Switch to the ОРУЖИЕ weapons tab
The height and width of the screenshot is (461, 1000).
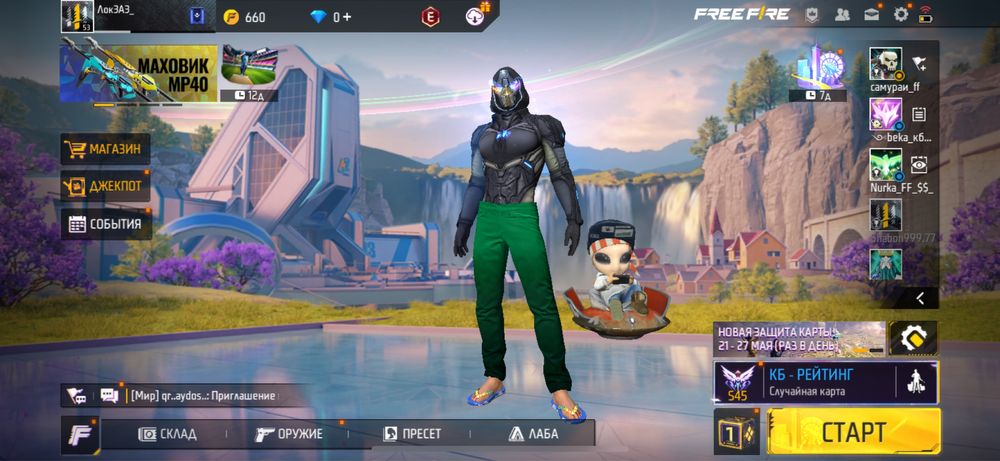click(289, 433)
